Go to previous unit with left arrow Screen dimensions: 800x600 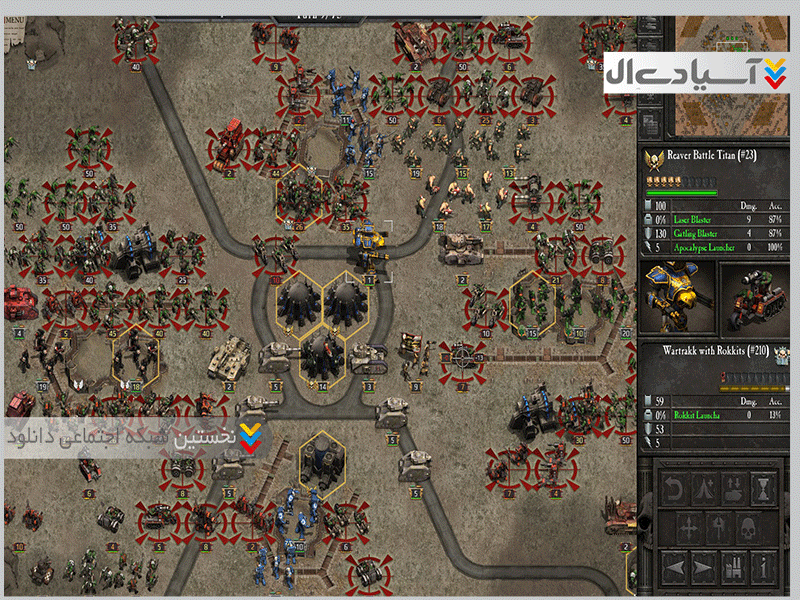674,567
